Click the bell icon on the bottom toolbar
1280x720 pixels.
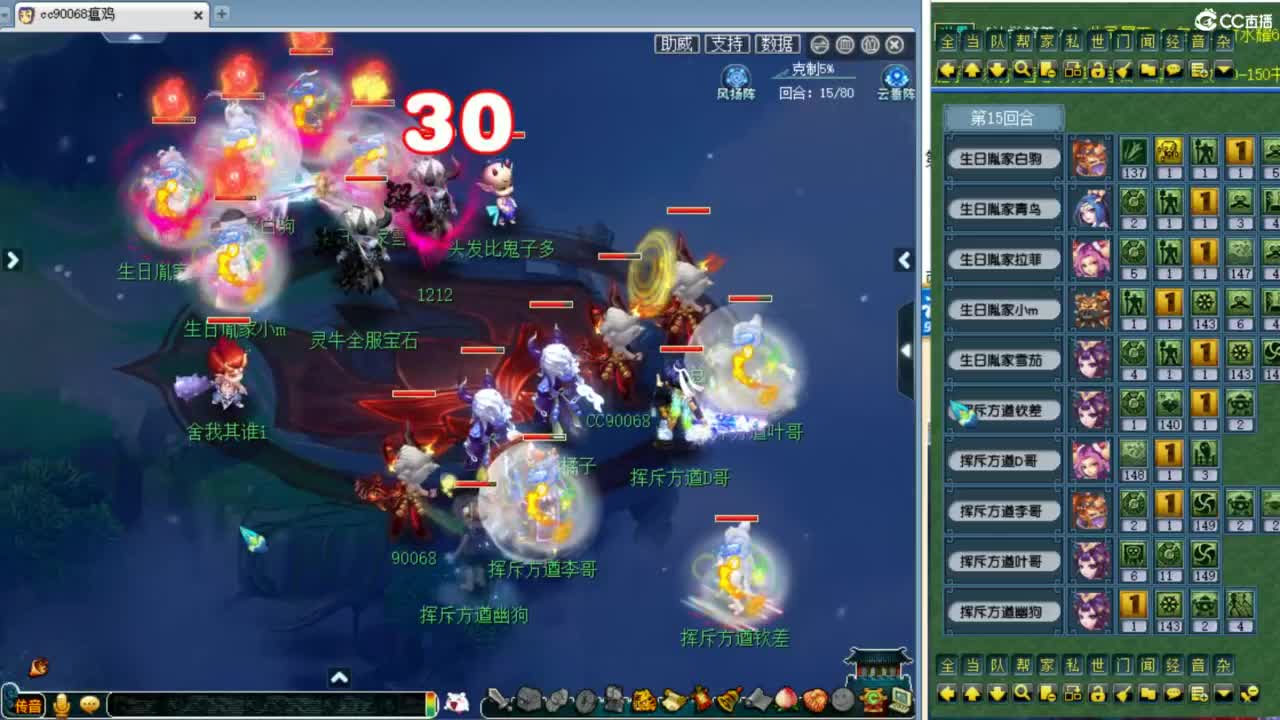point(728,701)
